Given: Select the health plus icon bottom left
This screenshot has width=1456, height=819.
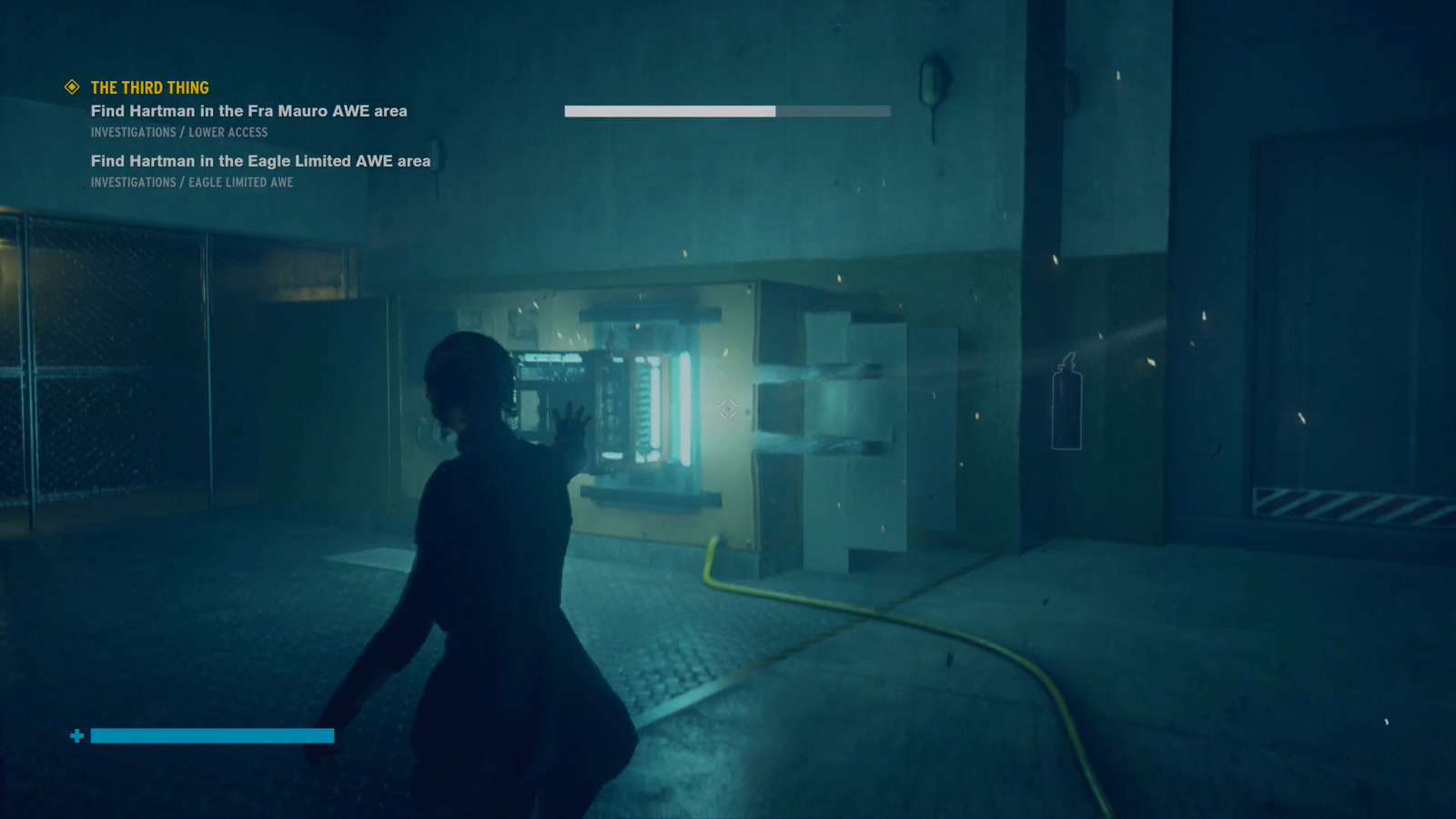Looking at the screenshot, I should (x=78, y=735).
